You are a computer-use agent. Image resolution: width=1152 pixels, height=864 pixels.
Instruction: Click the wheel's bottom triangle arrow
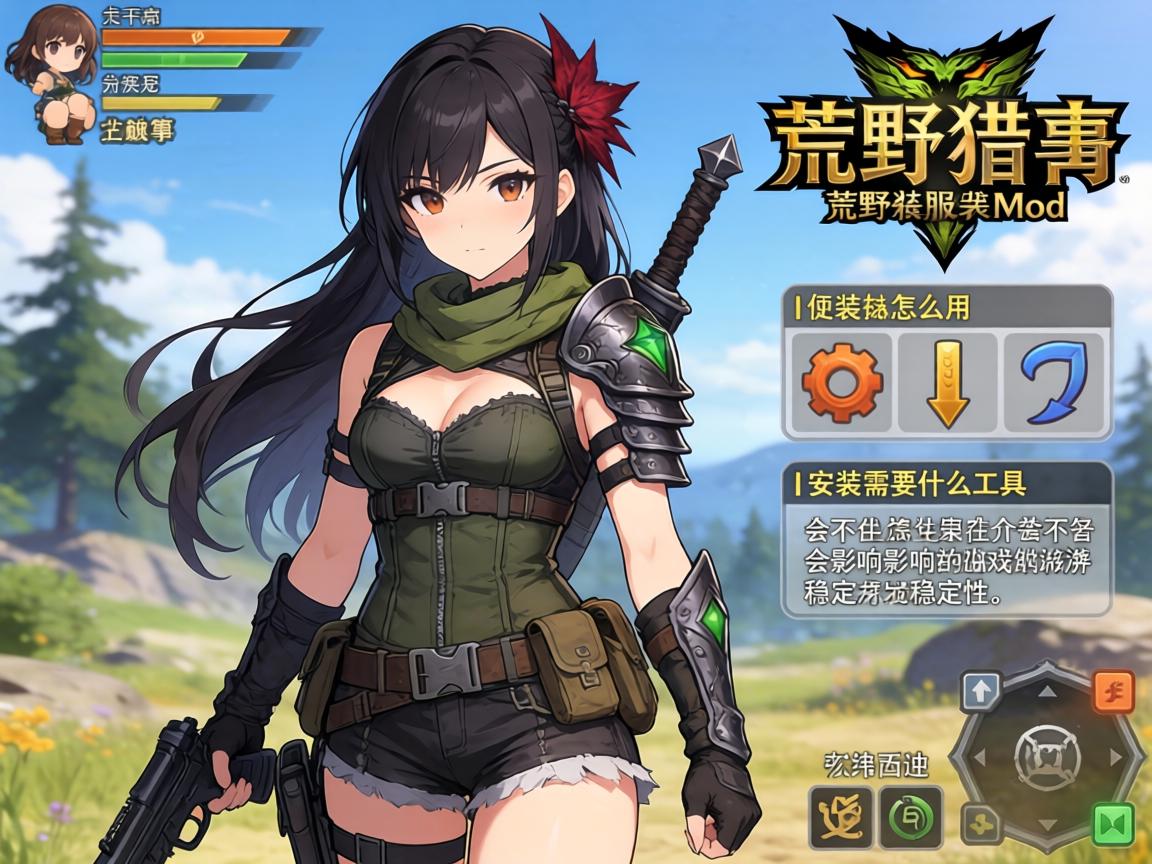(1046, 824)
